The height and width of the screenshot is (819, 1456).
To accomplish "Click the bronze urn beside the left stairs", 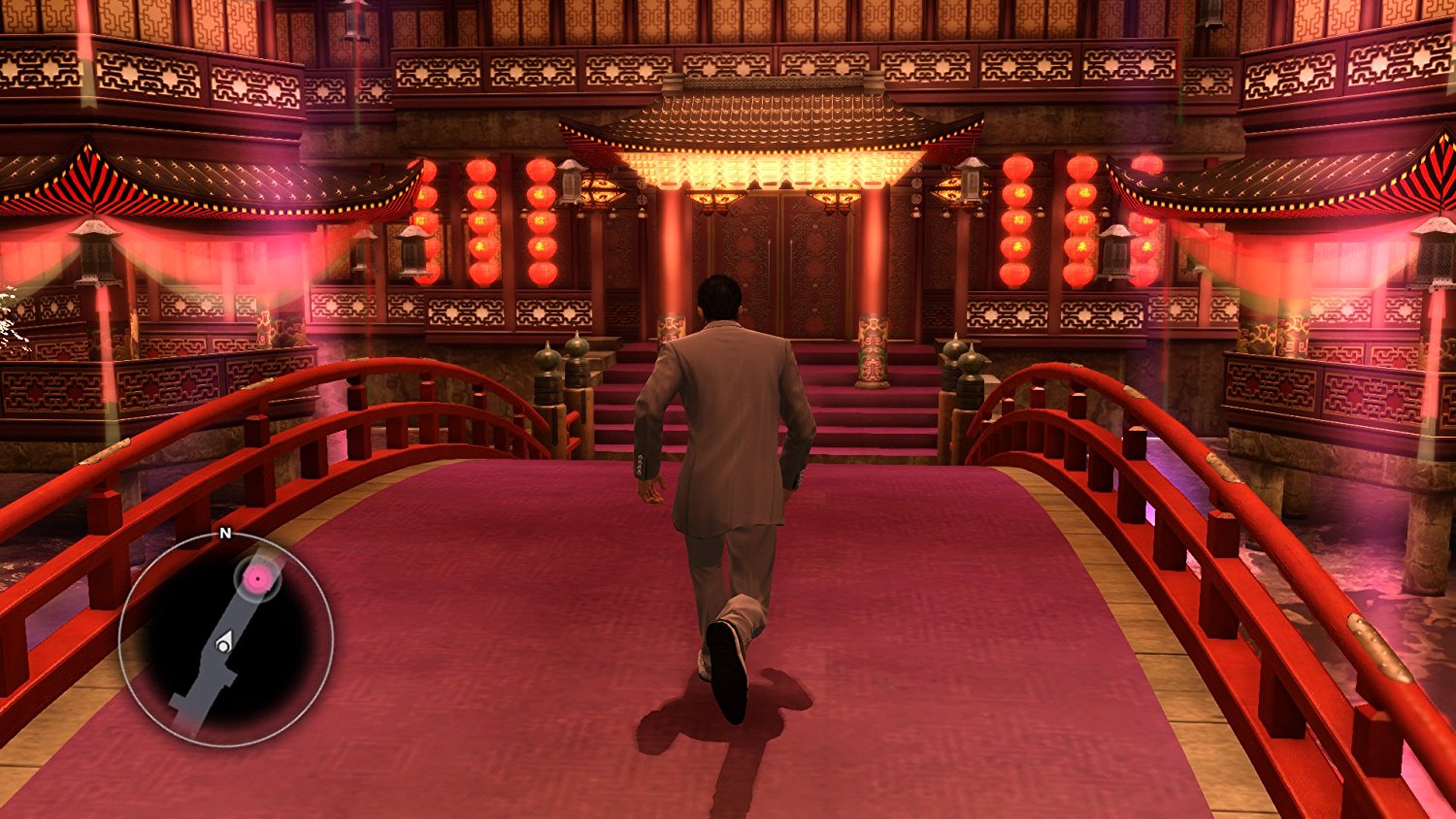I will (x=548, y=378).
